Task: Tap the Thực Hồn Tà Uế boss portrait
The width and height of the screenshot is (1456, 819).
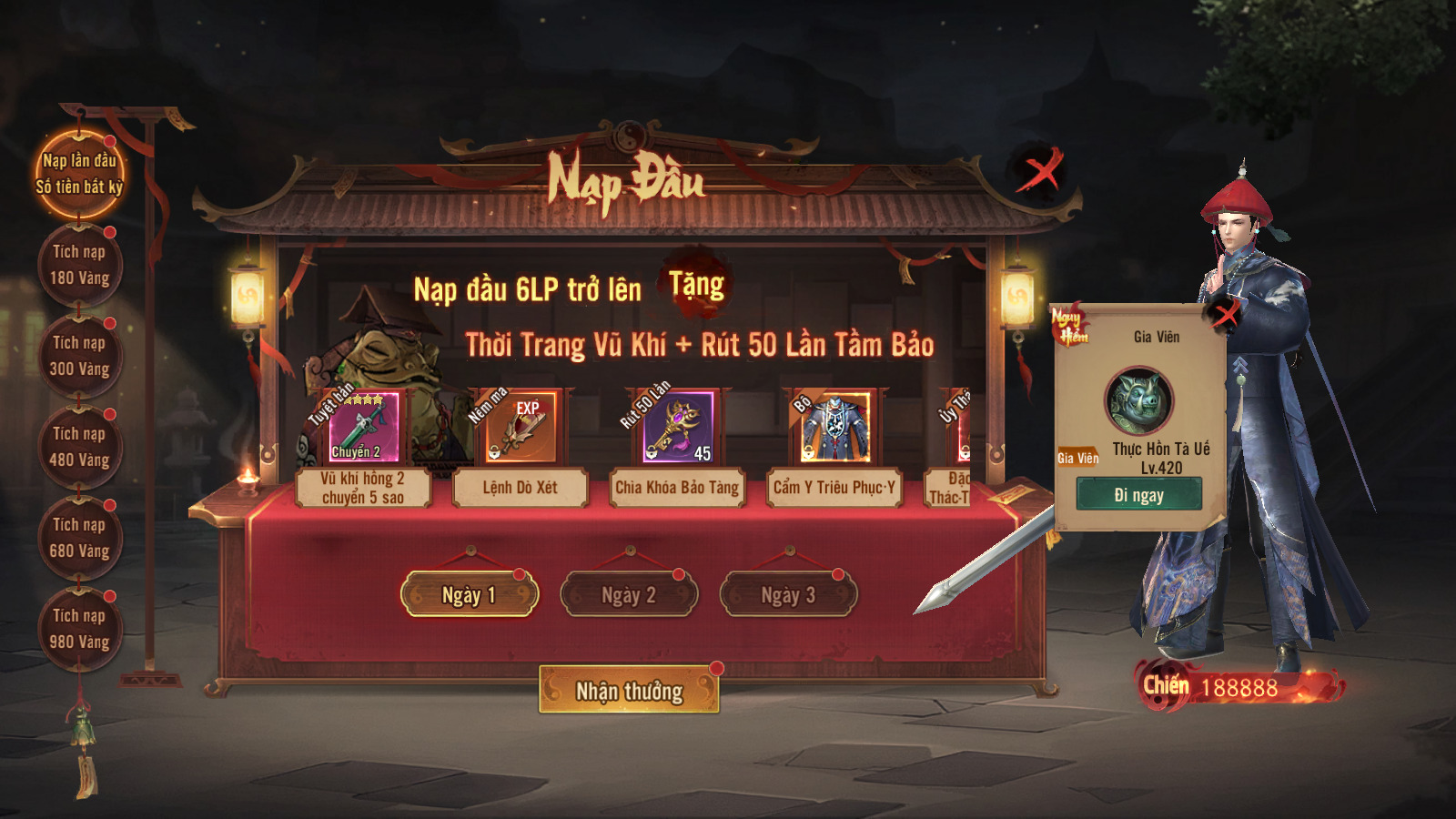Action: pyautogui.click(x=1138, y=400)
